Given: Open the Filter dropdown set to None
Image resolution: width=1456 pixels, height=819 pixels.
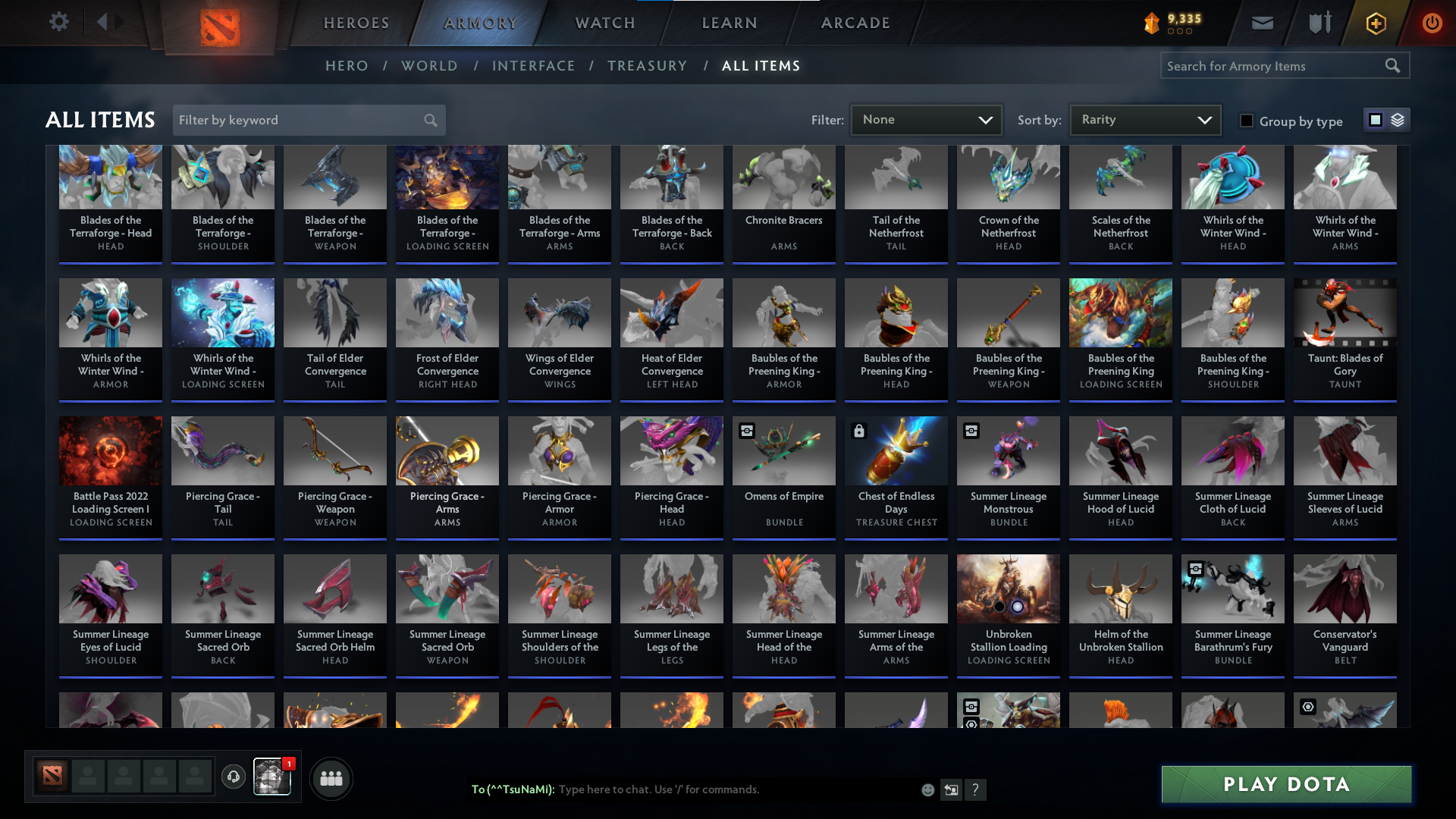Looking at the screenshot, I should click(926, 120).
